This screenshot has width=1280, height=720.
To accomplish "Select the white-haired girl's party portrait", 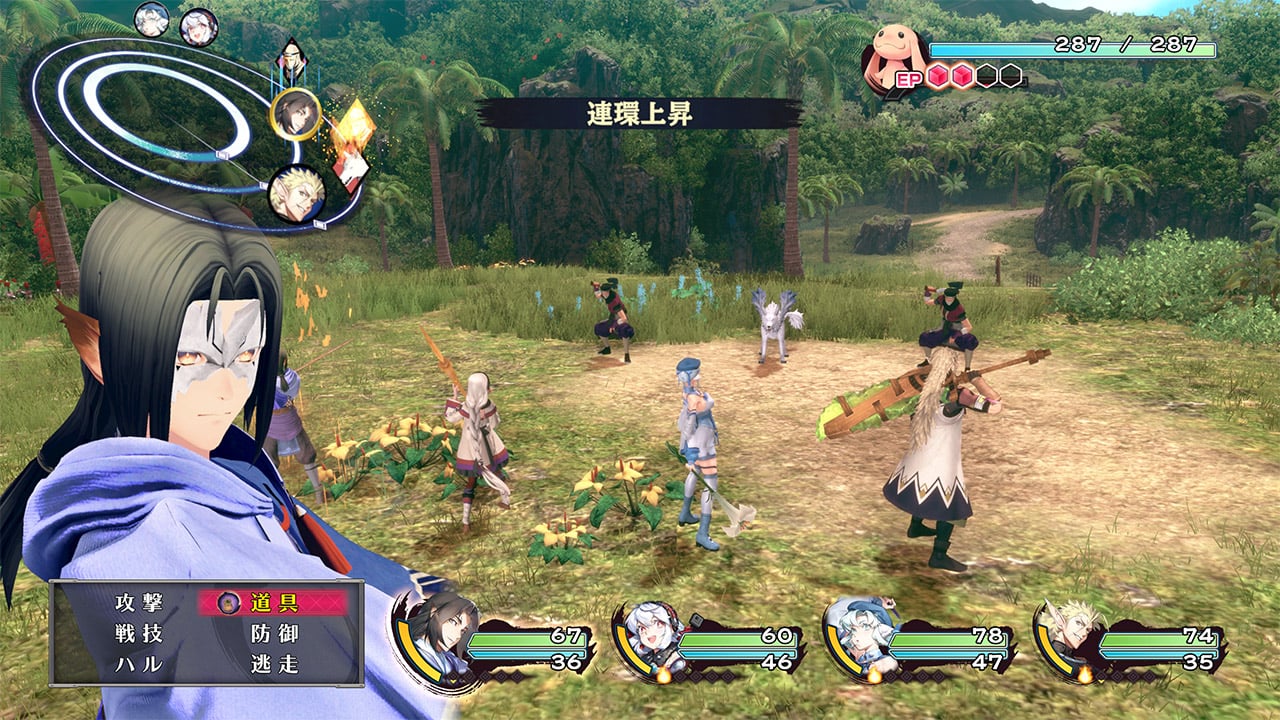I will click(651, 634).
